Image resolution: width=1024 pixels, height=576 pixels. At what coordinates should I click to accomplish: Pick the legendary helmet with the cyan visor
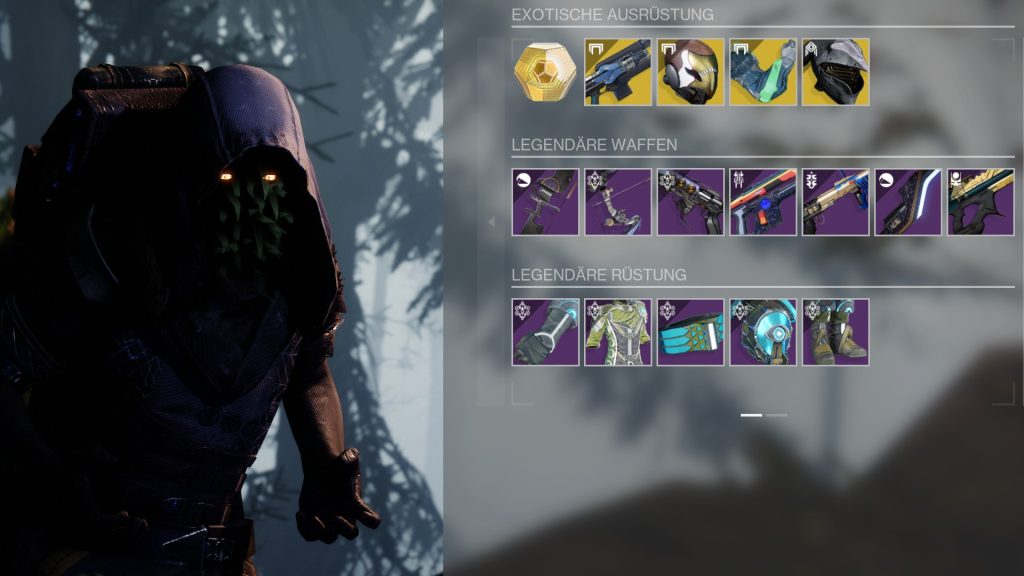click(763, 332)
